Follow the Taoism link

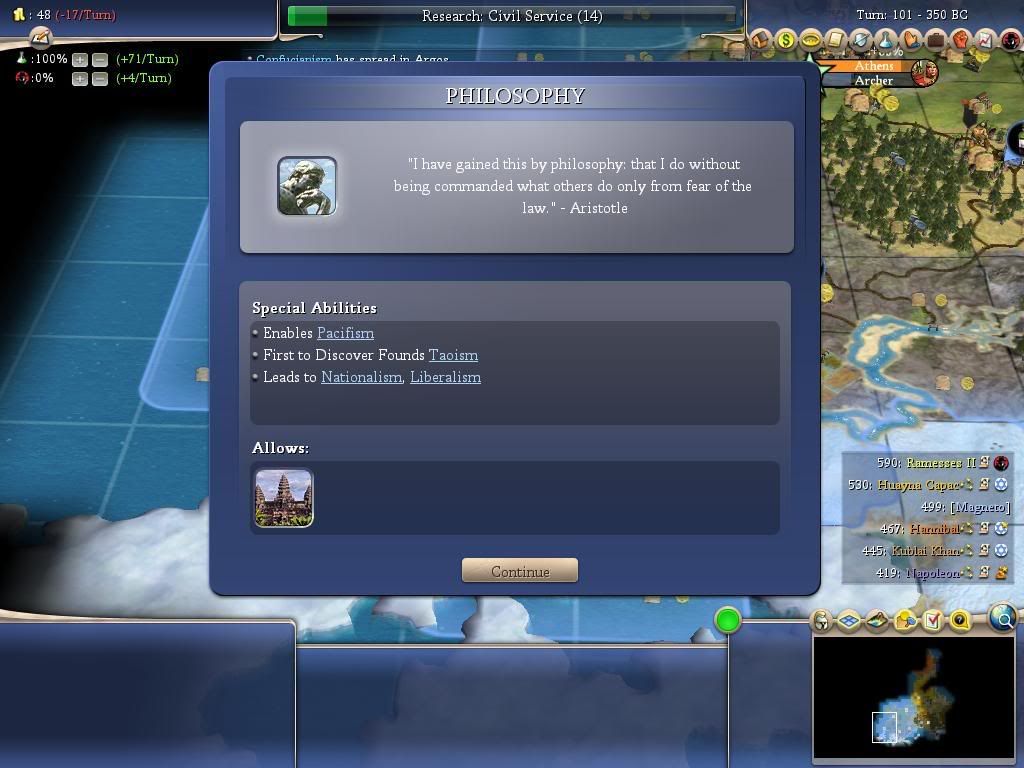pos(453,355)
